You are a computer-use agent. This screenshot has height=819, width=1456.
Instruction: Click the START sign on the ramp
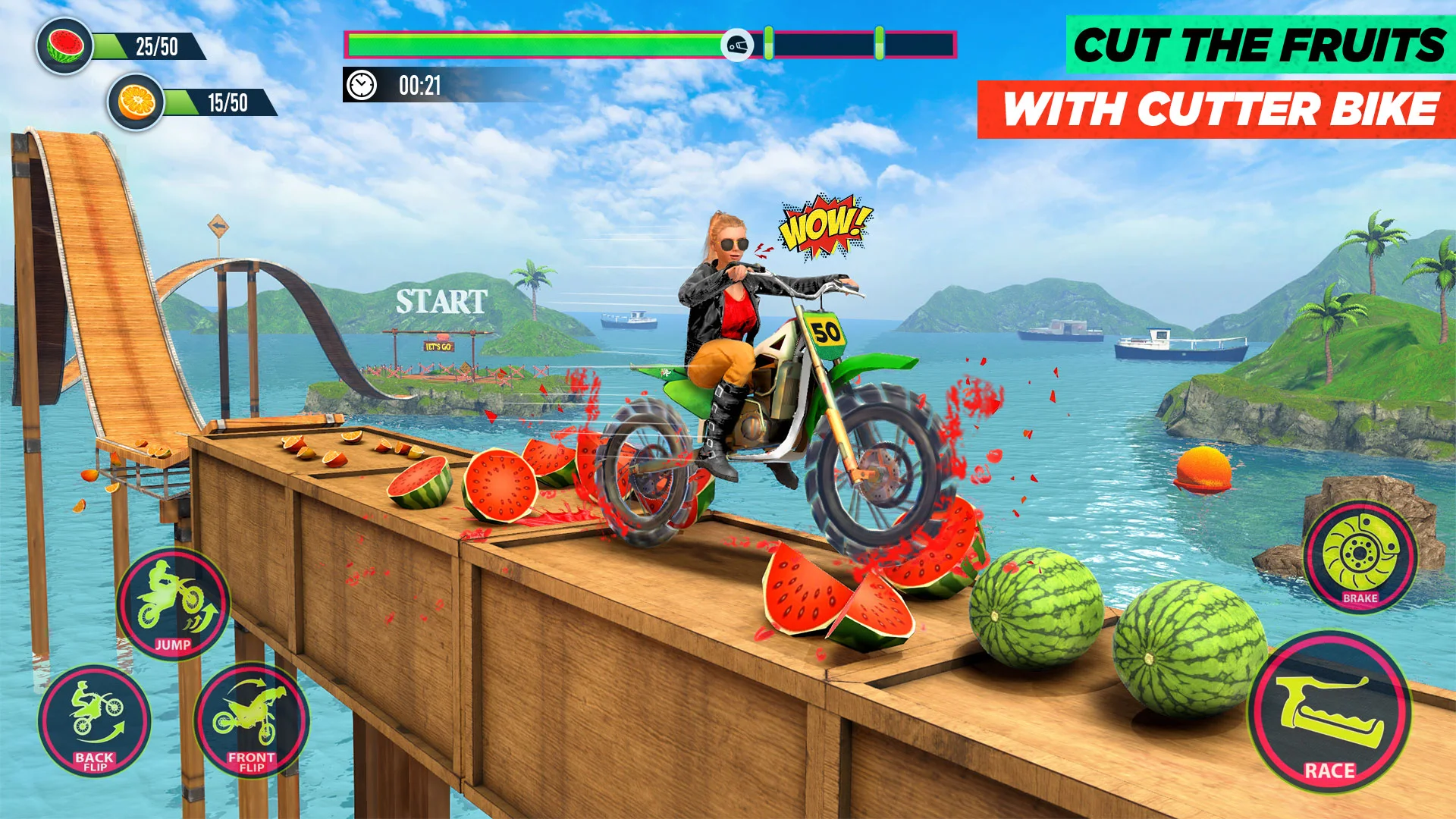(x=442, y=301)
